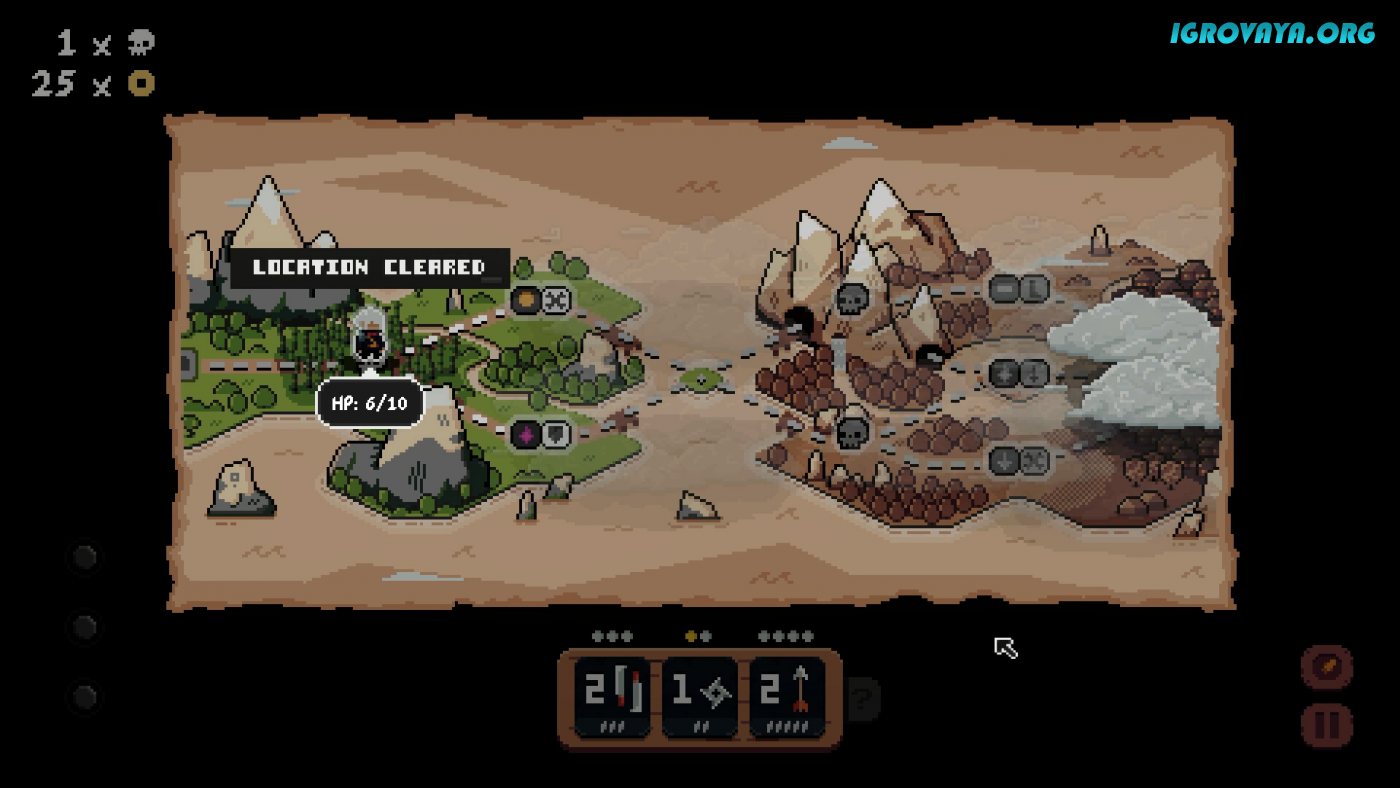Screen dimensions: 1400x788
Task: Select the twin blades attack tile
Action: pyautogui.click(x=612, y=697)
